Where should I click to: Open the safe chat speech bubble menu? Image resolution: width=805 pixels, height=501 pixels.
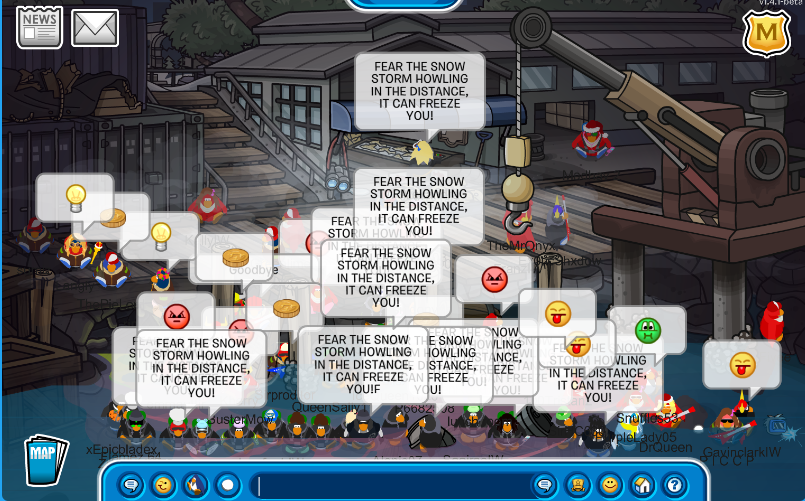click(130, 486)
